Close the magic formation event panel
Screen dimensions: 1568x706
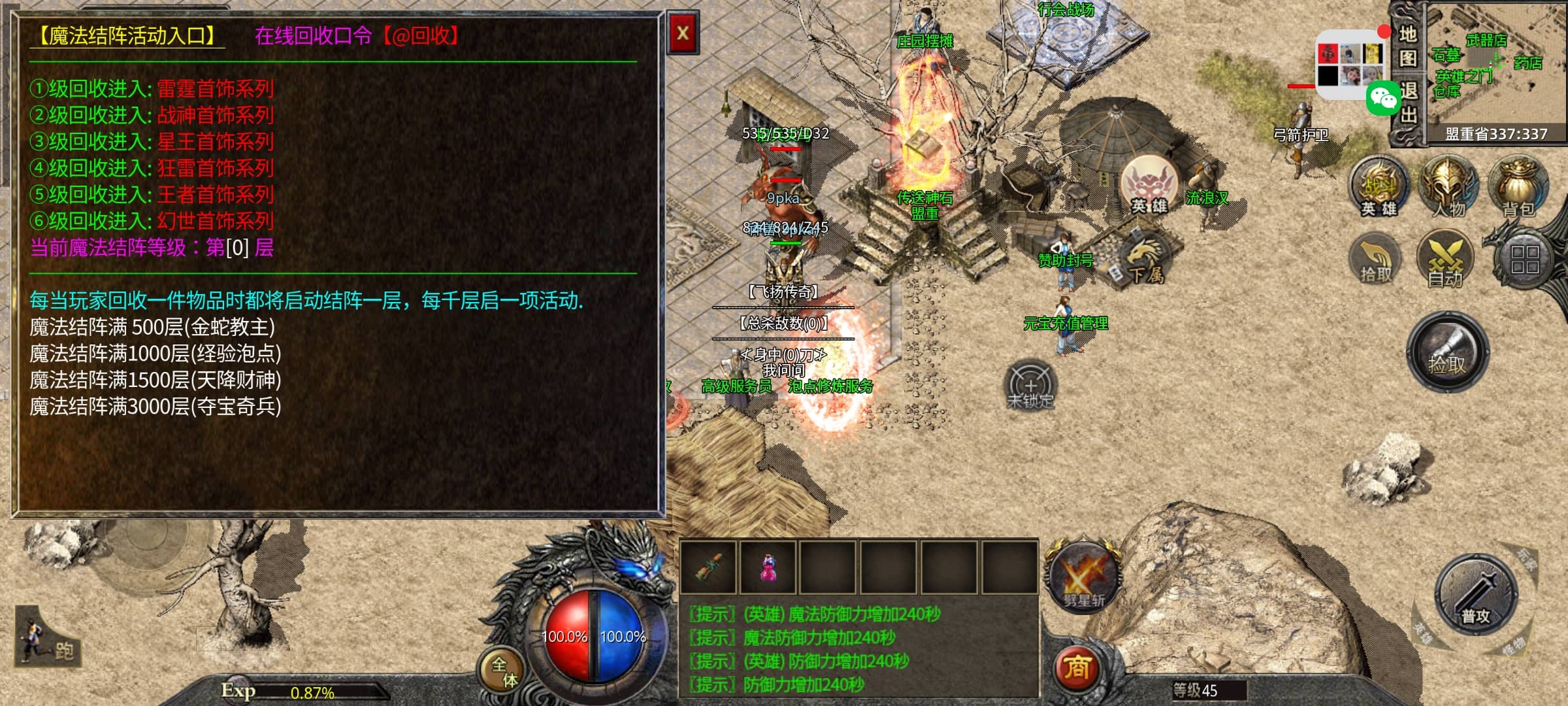click(683, 33)
